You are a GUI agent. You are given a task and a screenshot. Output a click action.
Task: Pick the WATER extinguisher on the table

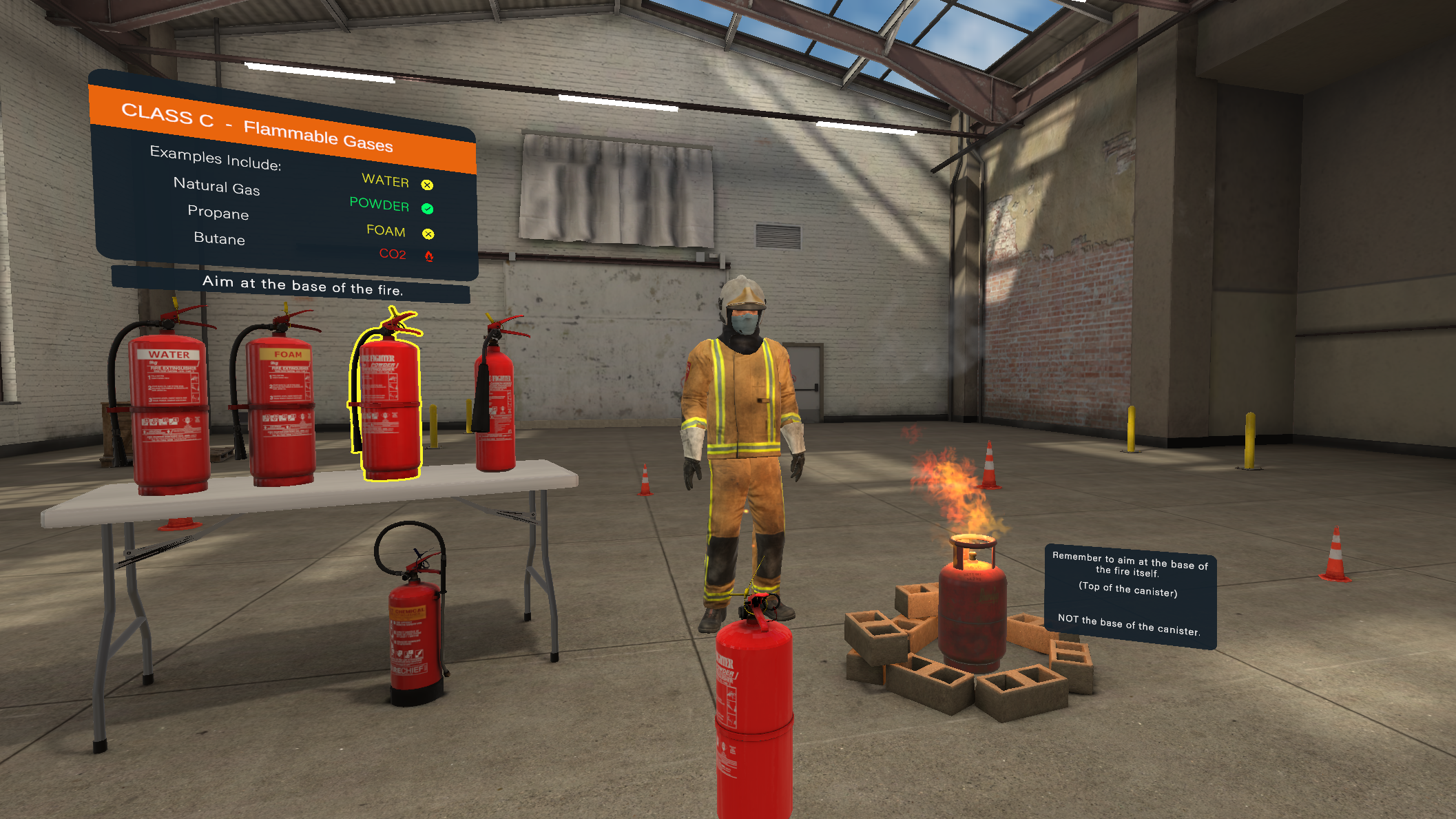pos(169,413)
